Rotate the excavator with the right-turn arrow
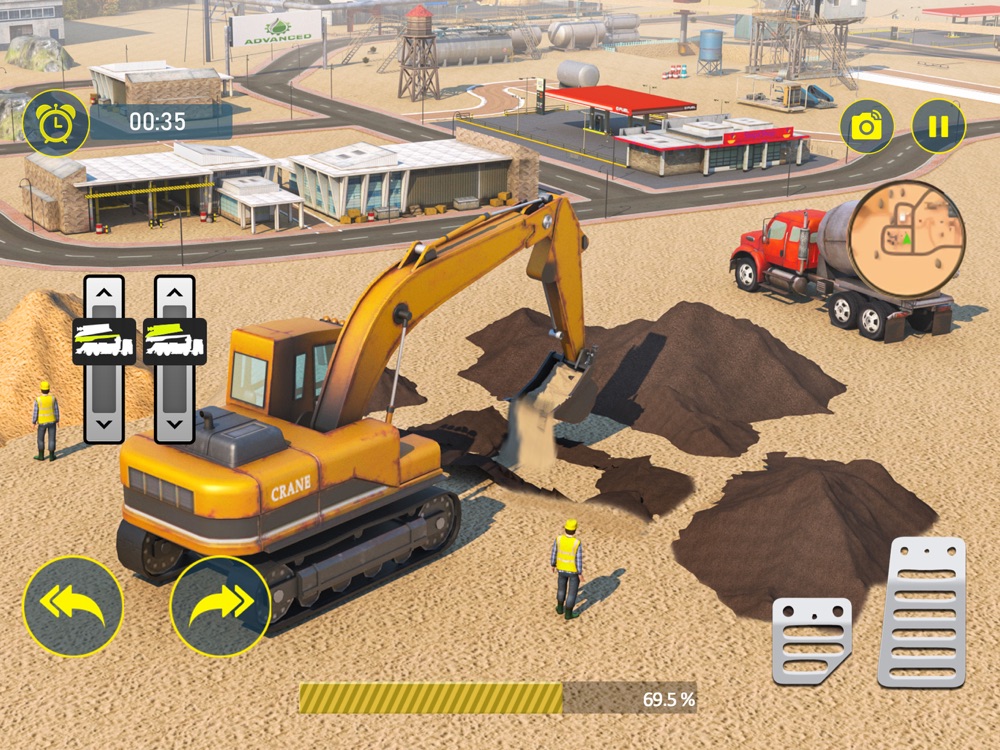Viewport: 1000px width, 750px height. [x=220, y=605]
